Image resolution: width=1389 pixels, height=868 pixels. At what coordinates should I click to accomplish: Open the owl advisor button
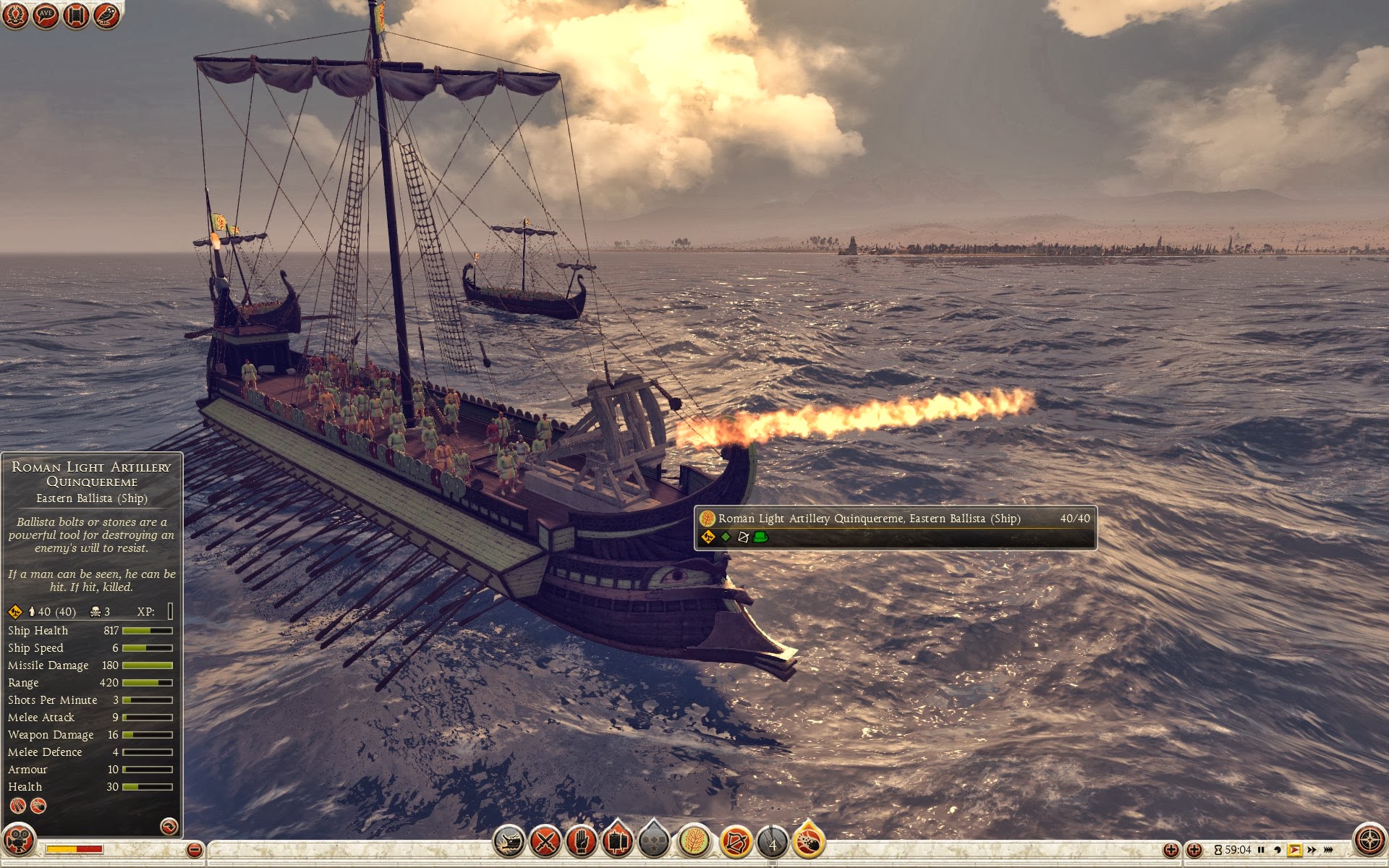click(x=106, y=15)
